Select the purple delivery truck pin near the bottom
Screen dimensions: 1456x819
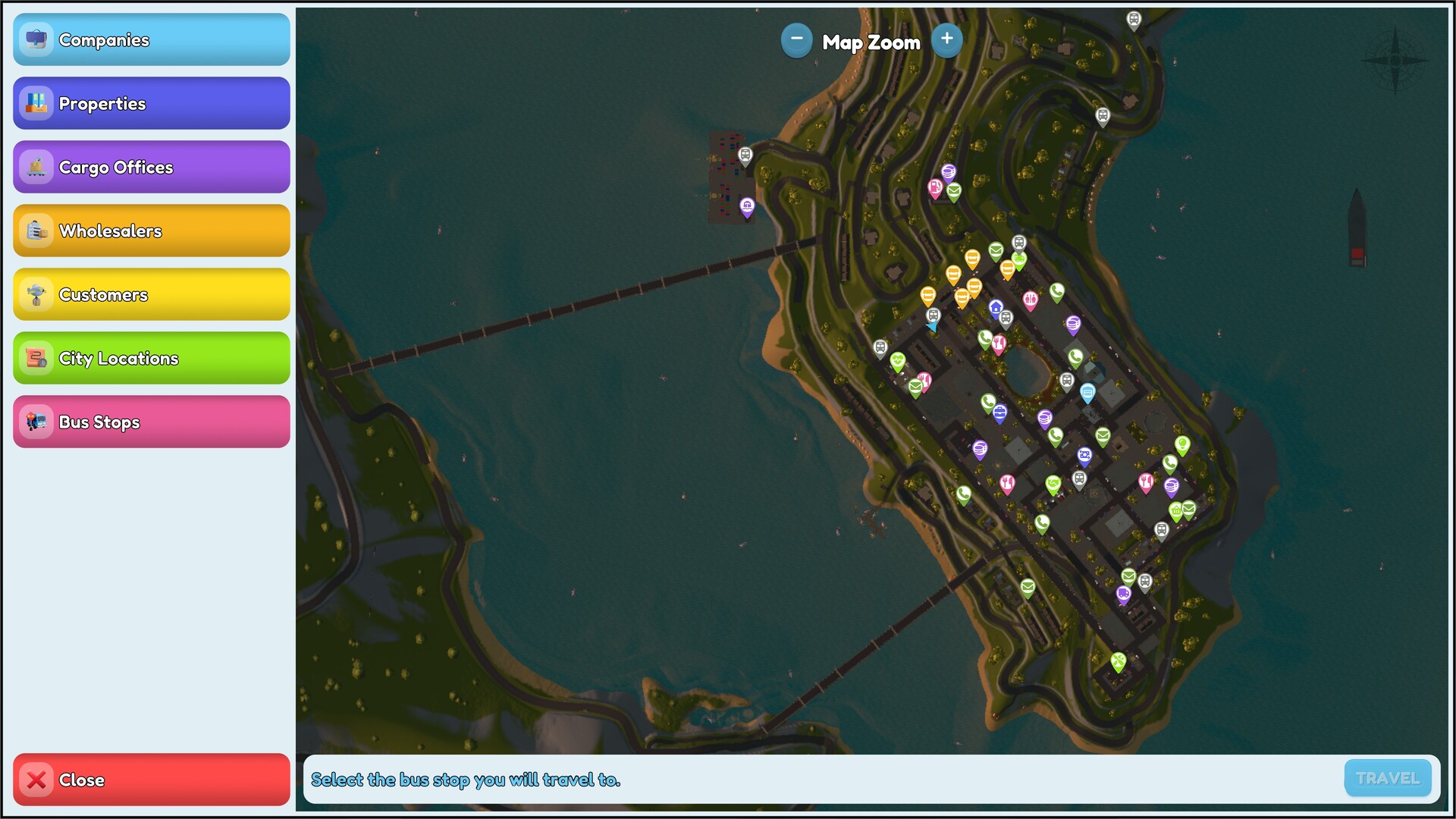coord(1123,592)
